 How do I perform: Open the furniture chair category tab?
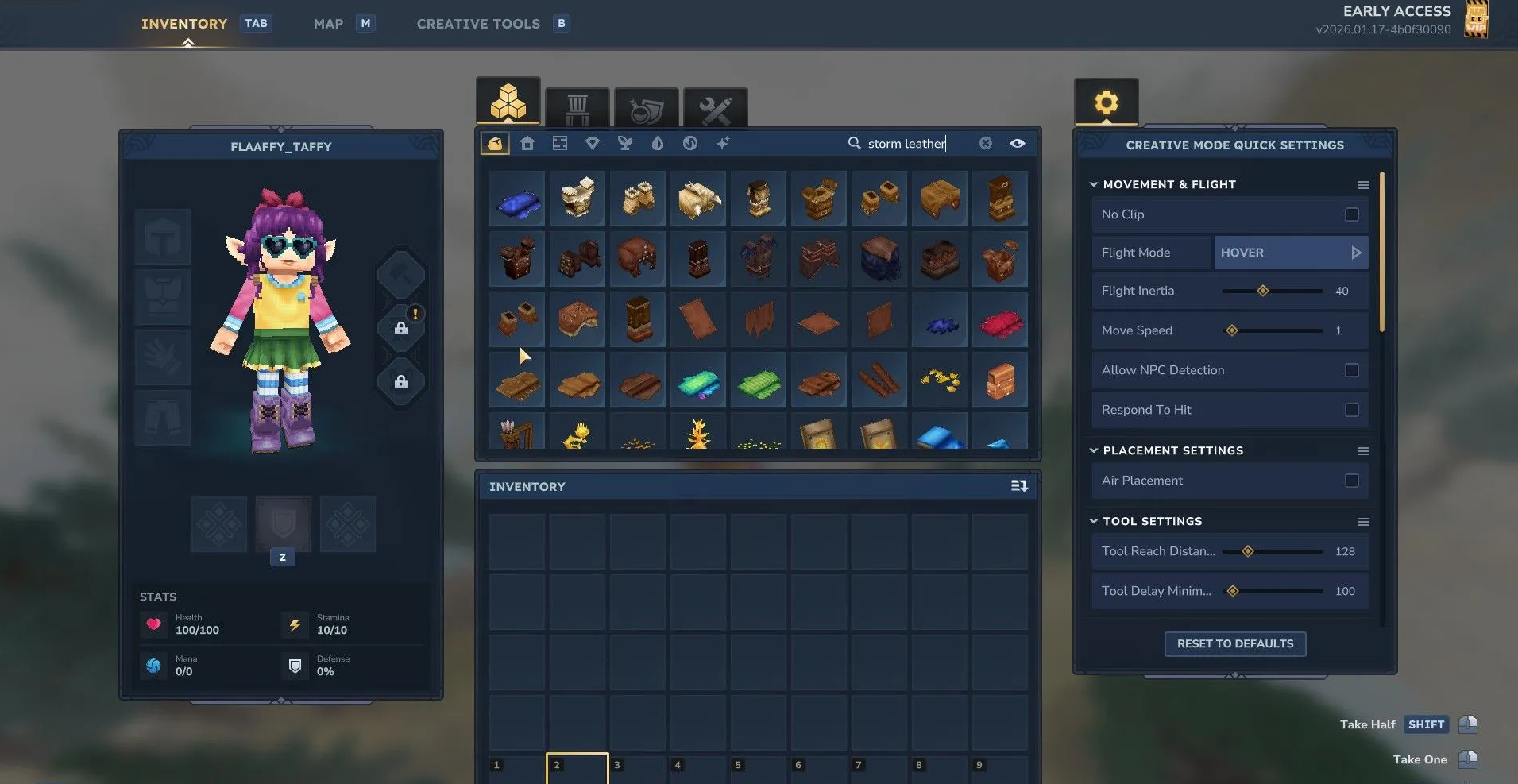[577, 108]
